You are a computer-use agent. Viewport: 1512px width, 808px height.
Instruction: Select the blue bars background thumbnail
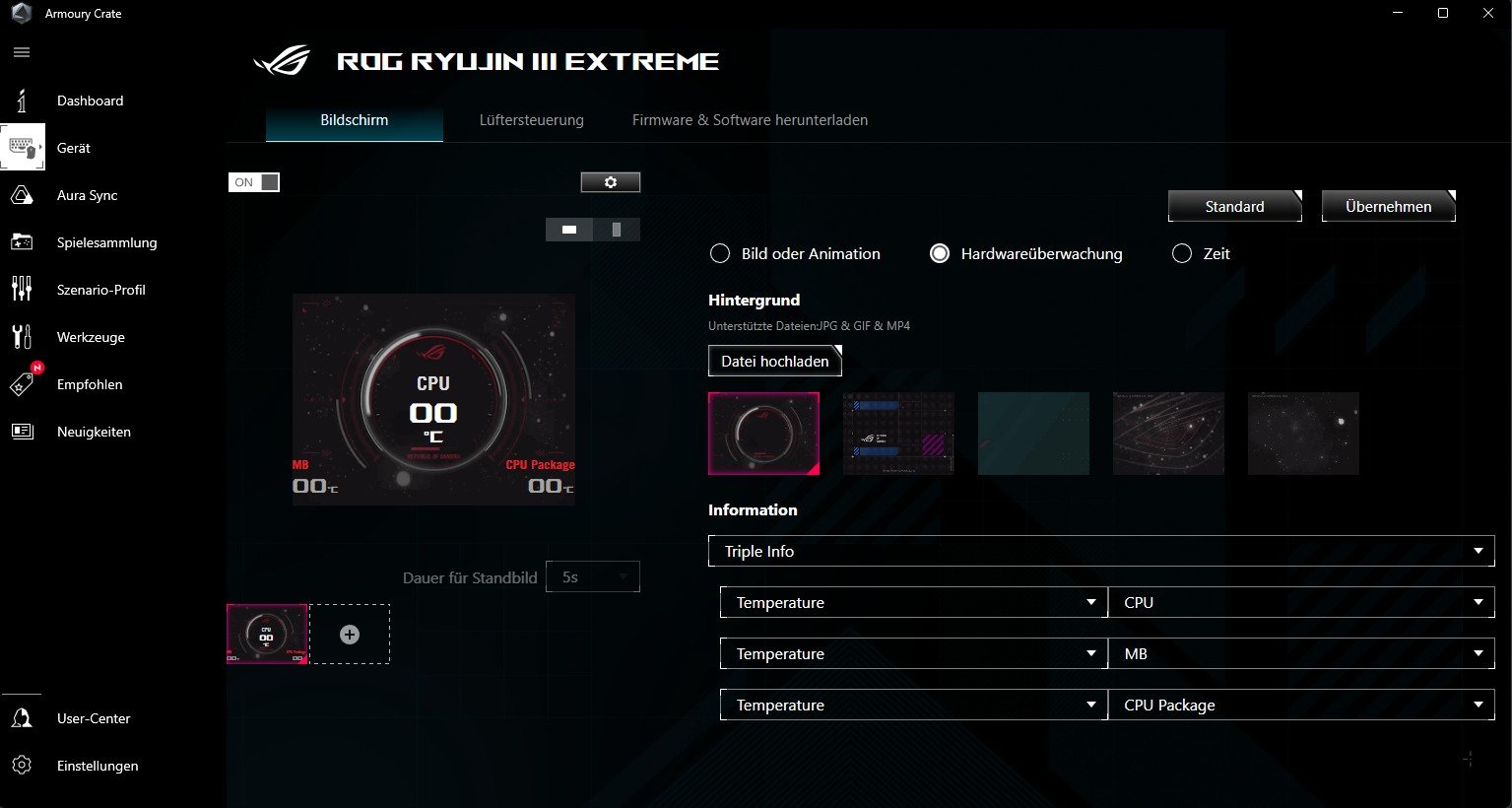tap(898, 434)
